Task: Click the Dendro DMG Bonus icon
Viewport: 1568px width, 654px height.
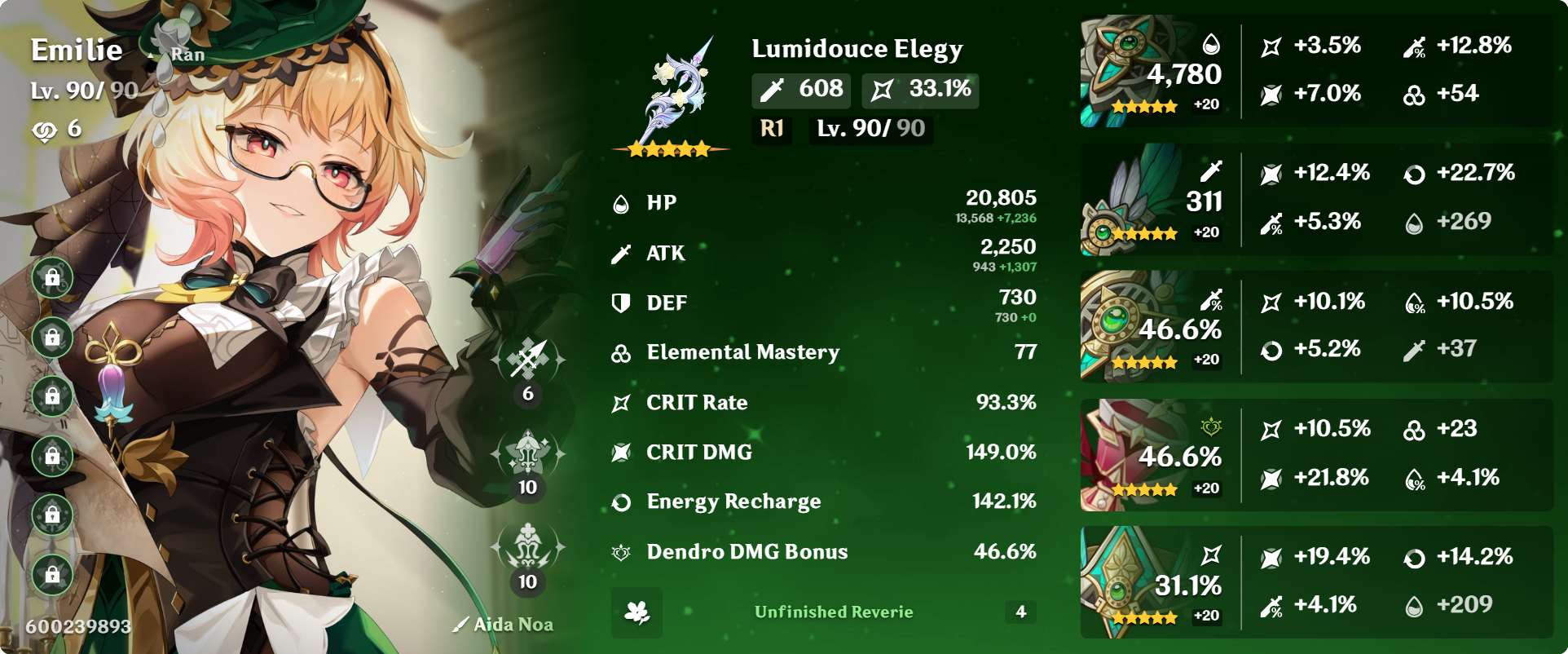Action: (x=621, y=552)
